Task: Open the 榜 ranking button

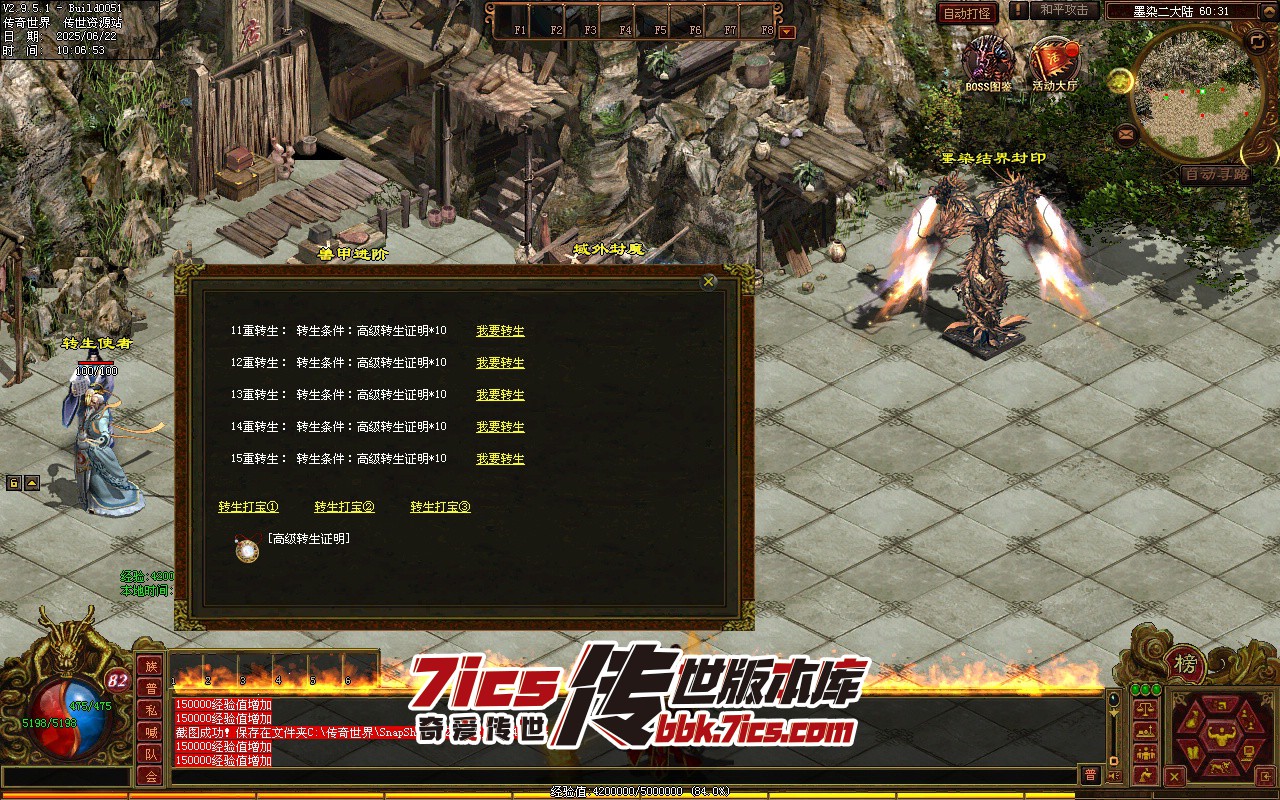Action: [x=1186, y=663]
